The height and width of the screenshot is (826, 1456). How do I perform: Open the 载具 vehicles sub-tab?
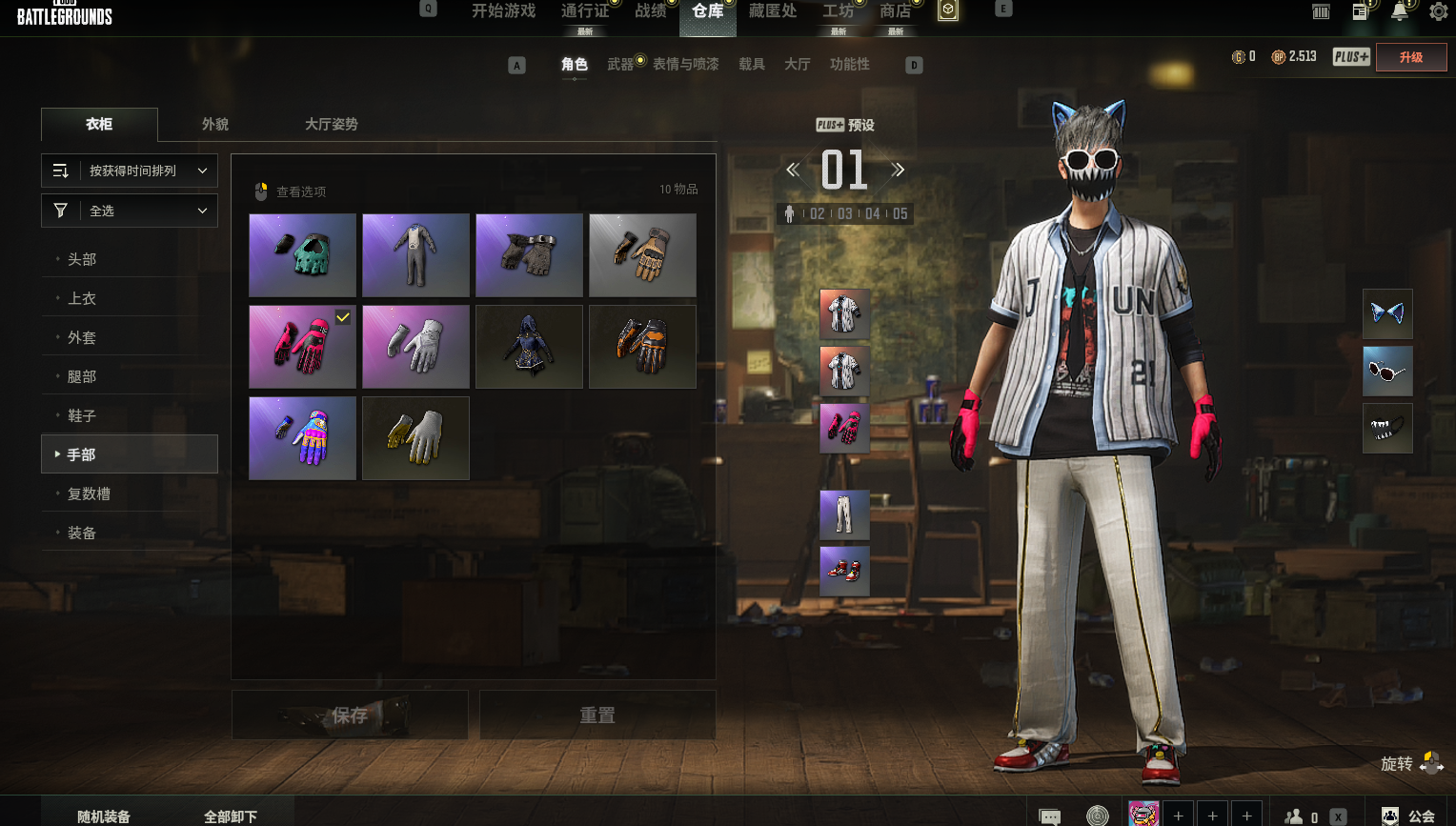tap(752, 64)
